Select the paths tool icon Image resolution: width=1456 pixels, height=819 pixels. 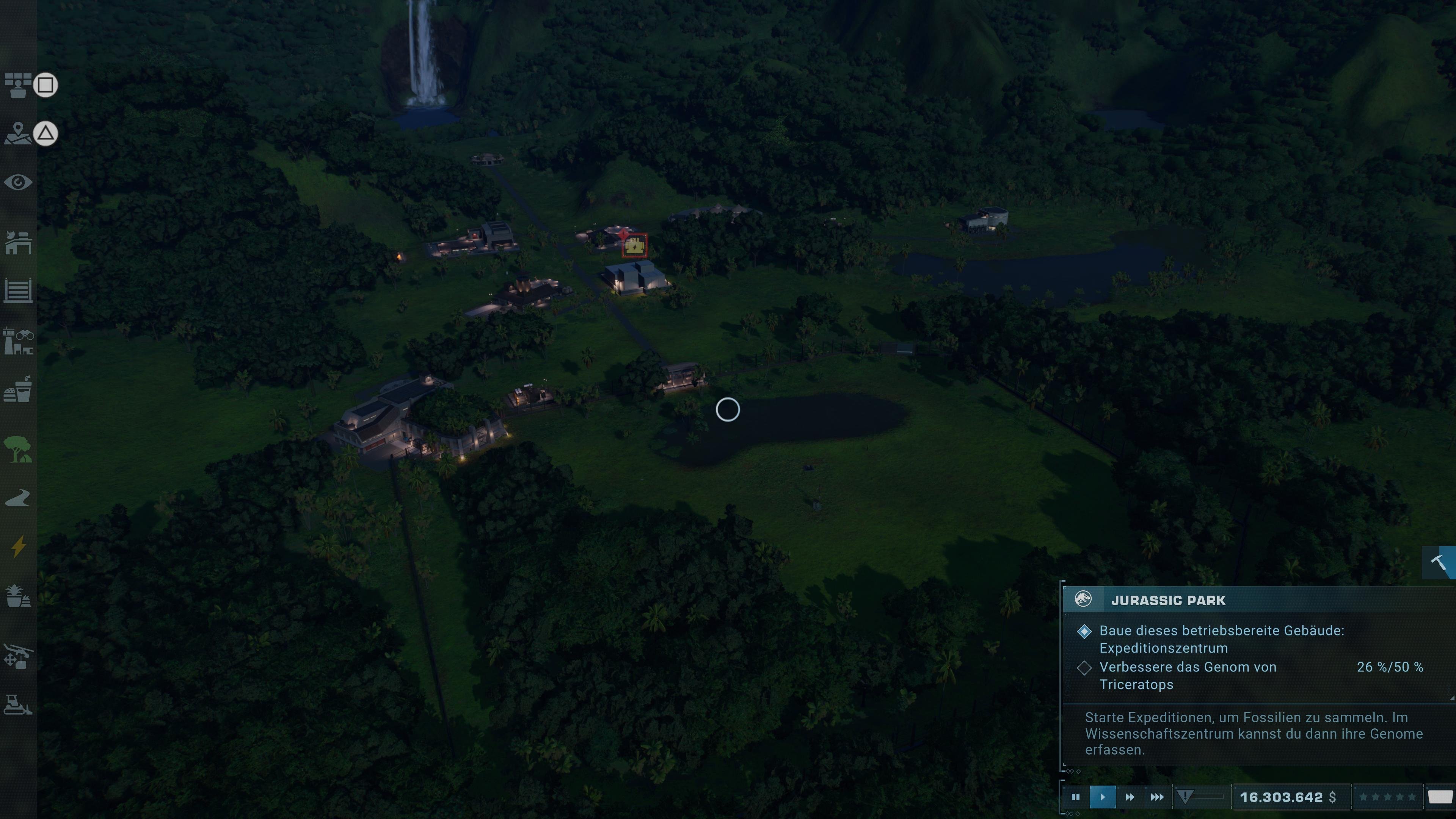pos(19,497)
